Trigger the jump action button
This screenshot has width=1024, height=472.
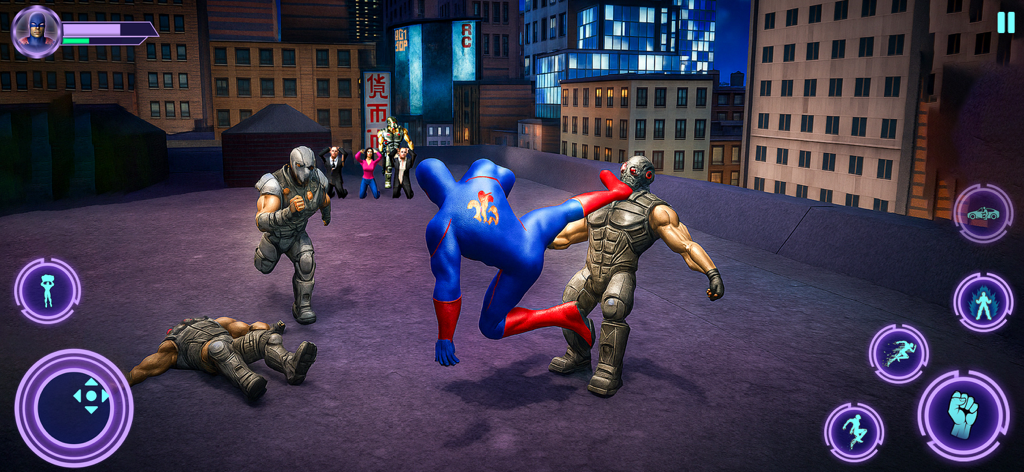pyautogui.click(x=853, y=431)
